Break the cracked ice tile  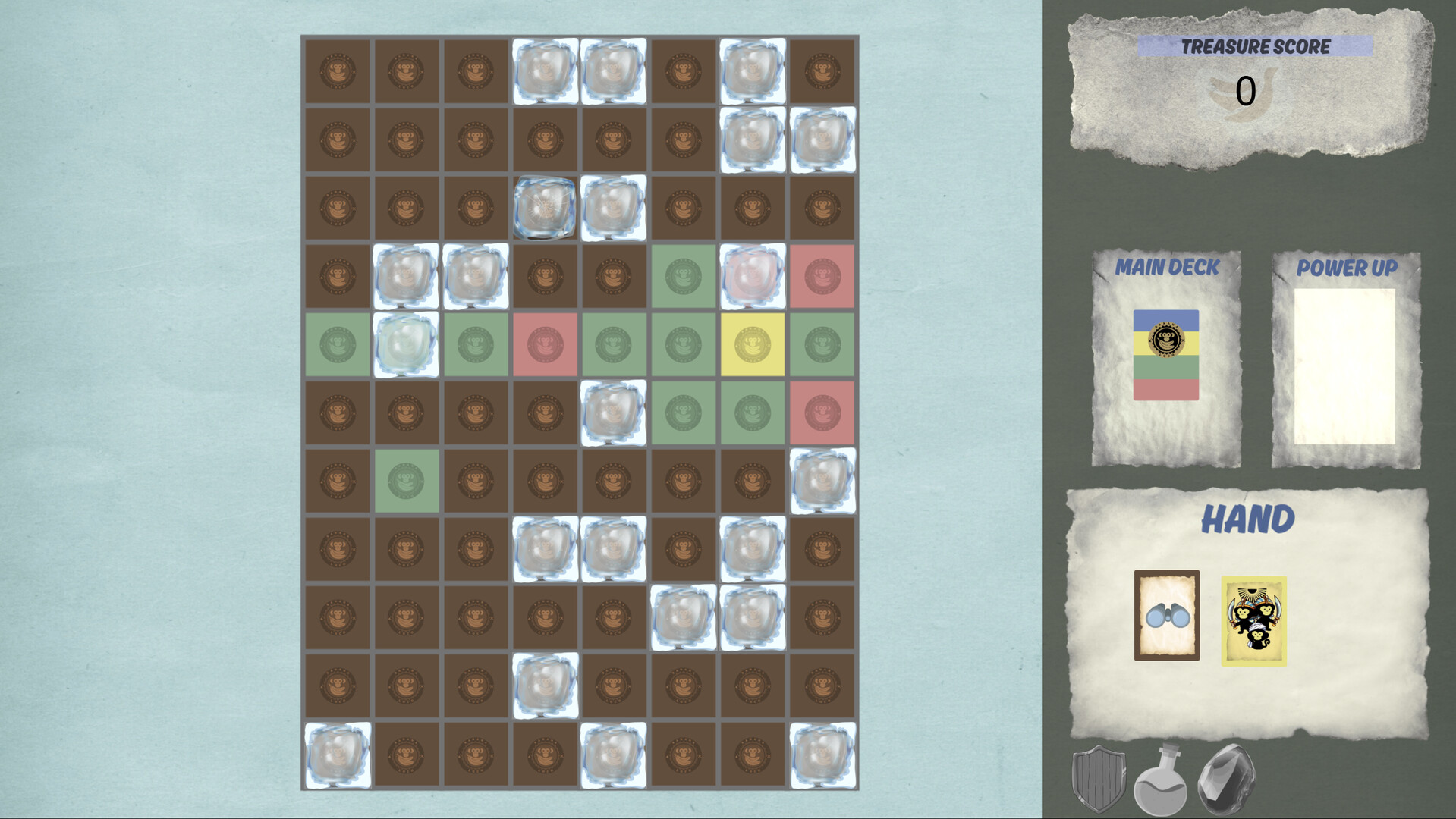(x=545, y=206)
